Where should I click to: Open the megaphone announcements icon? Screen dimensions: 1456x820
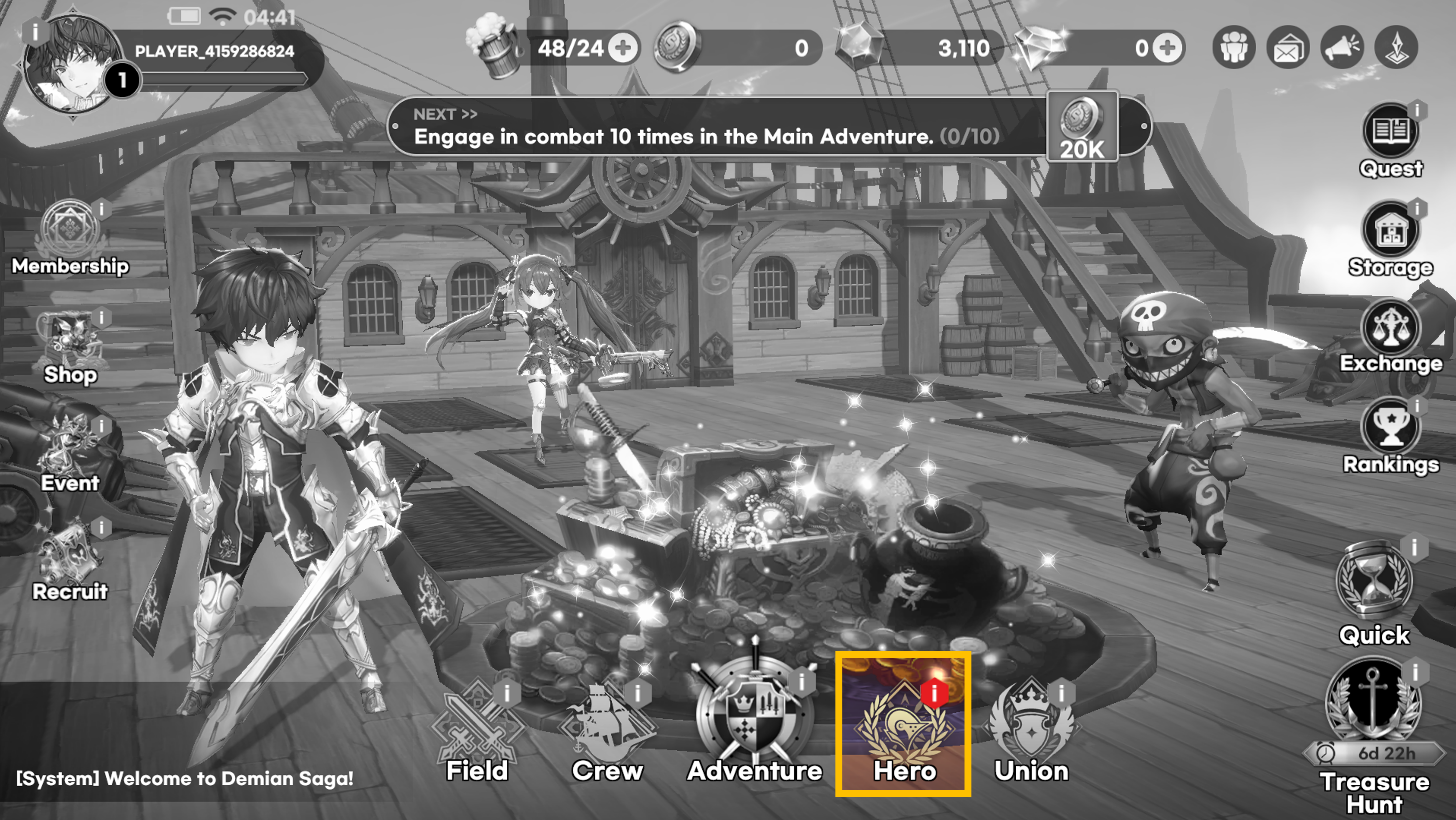[1342, 48]
